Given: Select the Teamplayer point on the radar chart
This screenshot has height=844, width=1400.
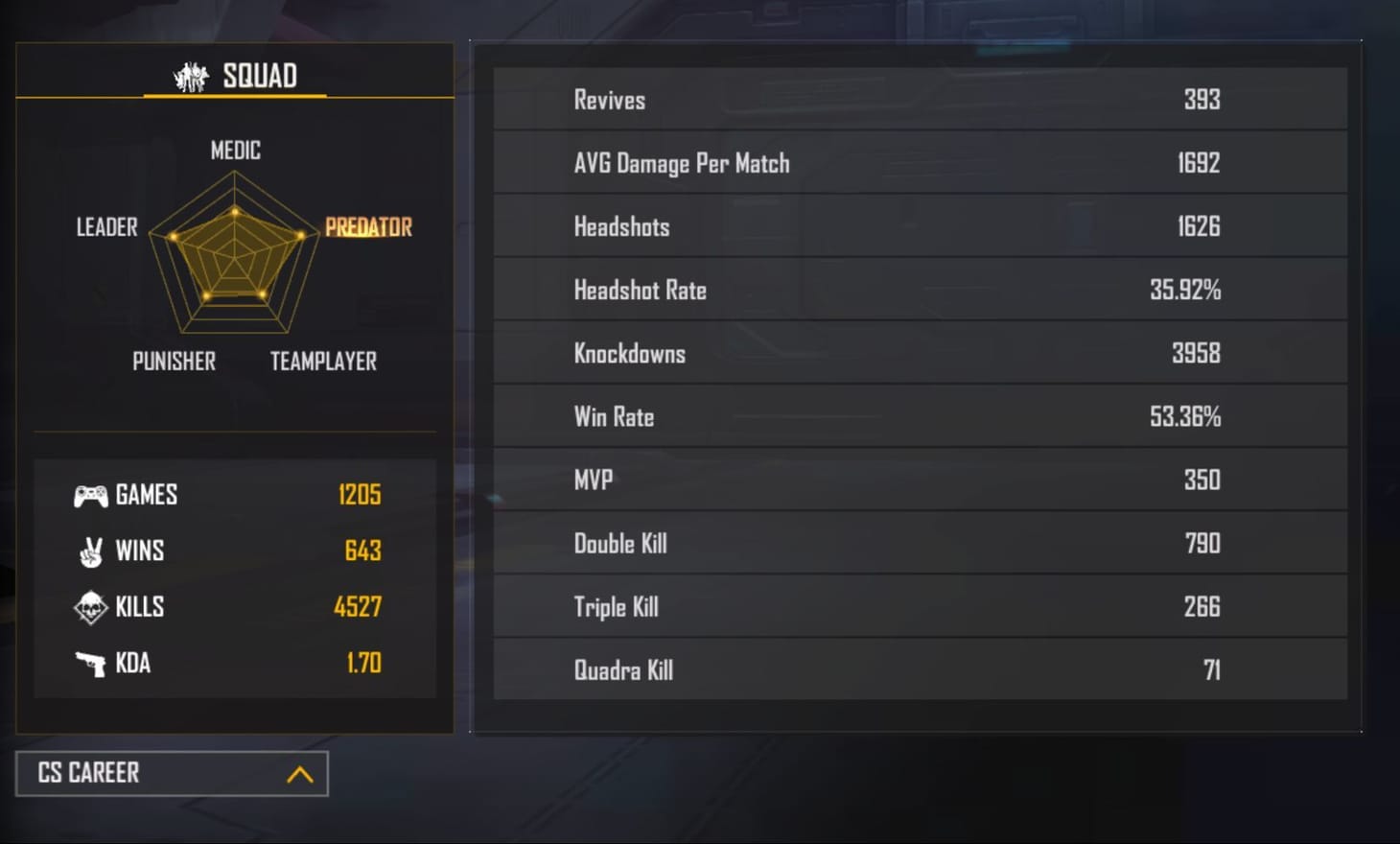Looking at the screenshot, I should [261, 293].
